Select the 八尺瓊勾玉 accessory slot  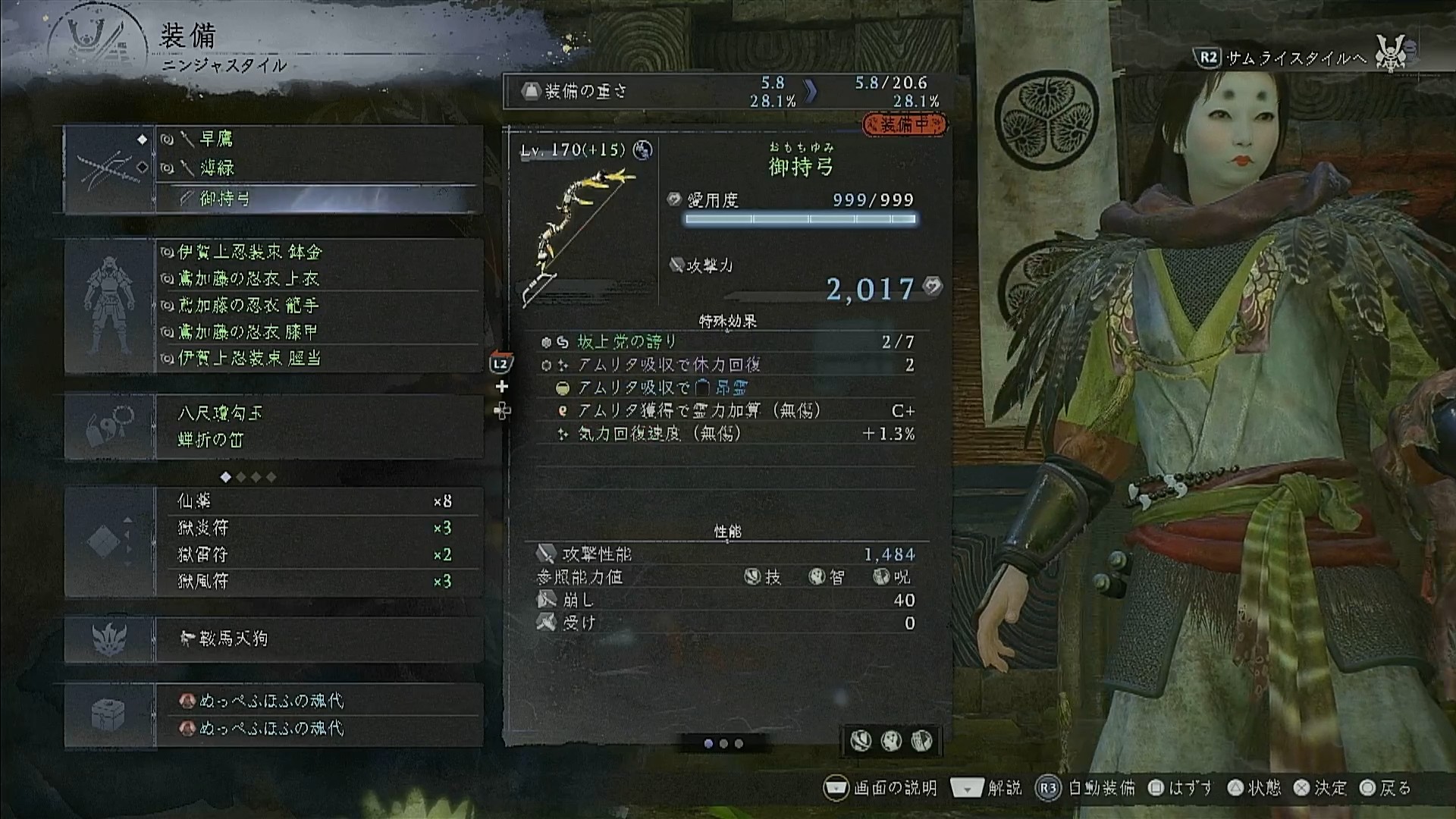pyautogui.click(x=318, y=413)
